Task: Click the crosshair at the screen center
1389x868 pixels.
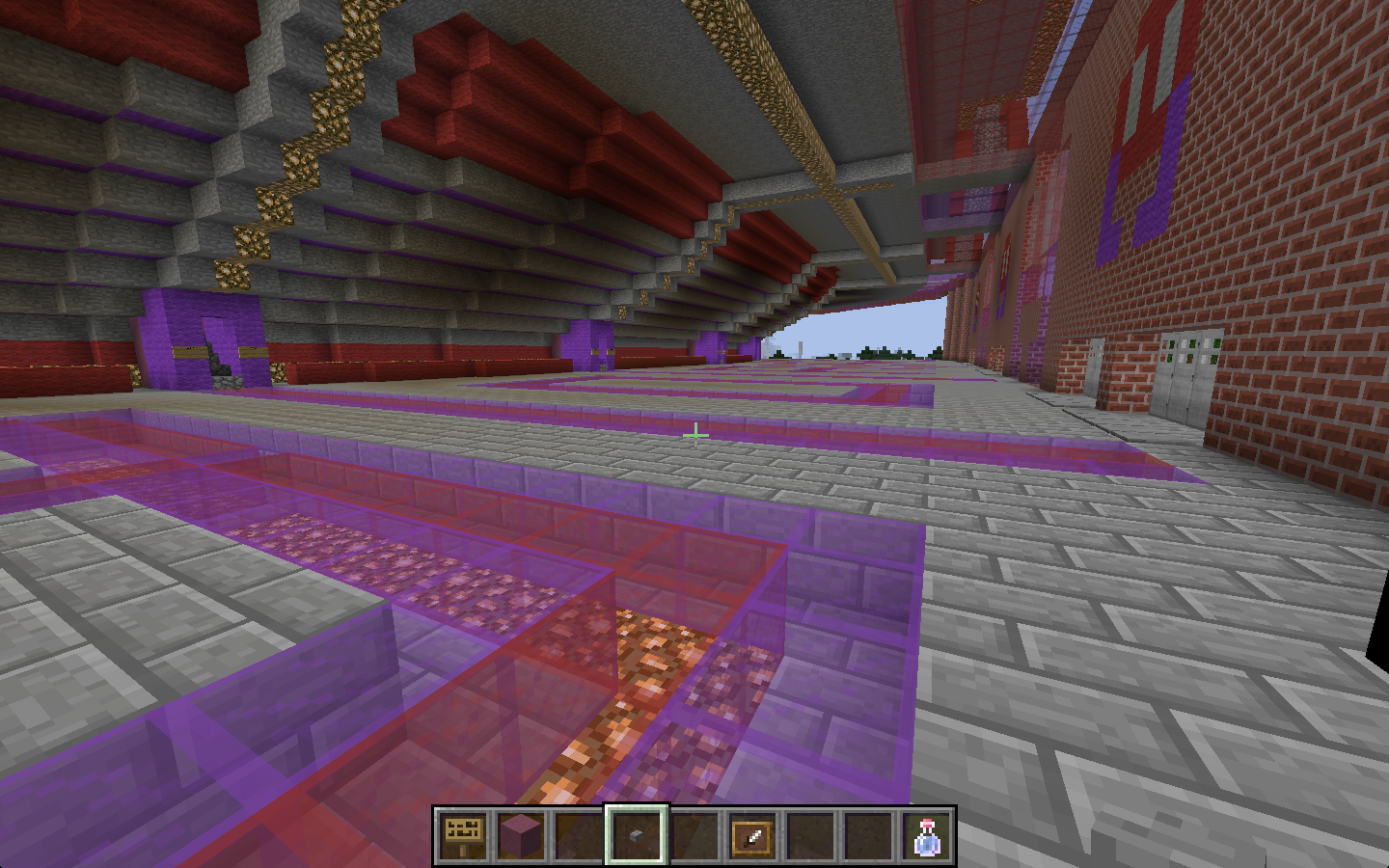Action: [694, 435]
